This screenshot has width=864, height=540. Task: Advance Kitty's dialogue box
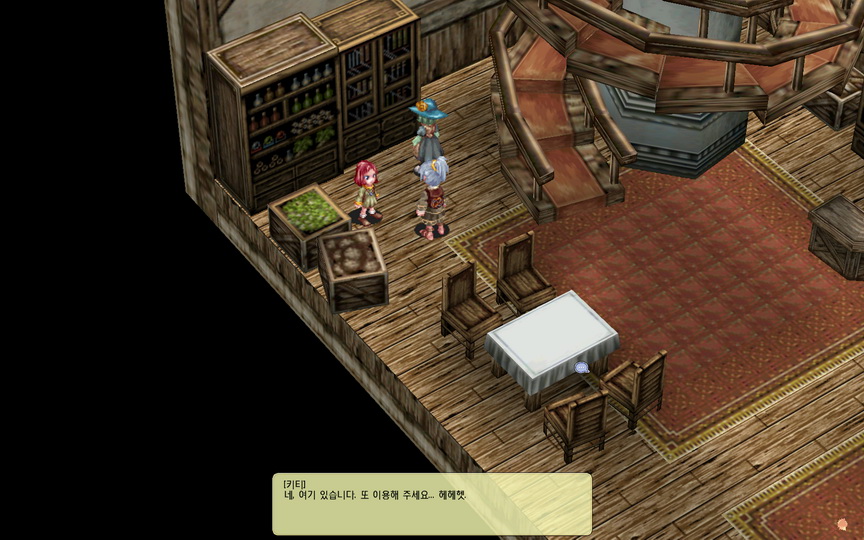431,503
